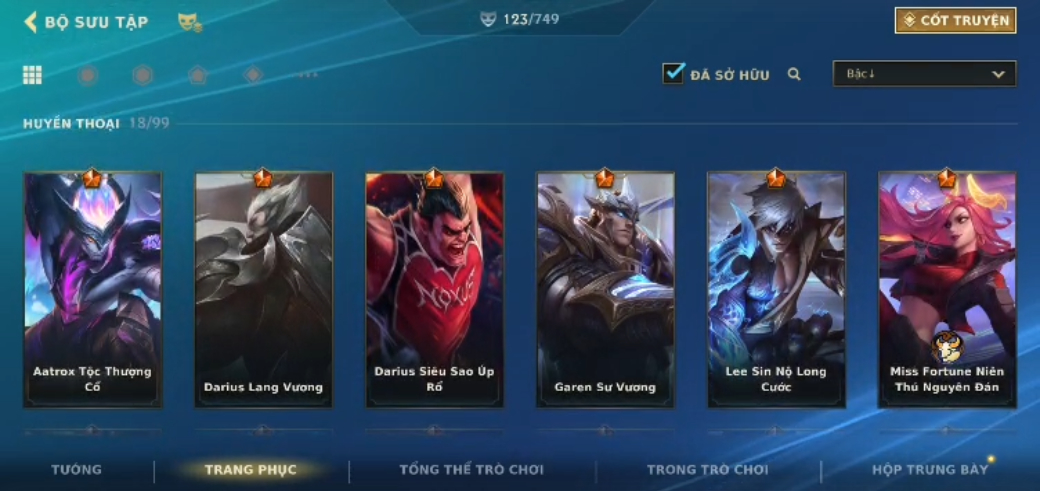This screenshot has width=1040, height=491.
Task: Show the Hộp Trưng Bày tab
Action: (x=930, y=470)
